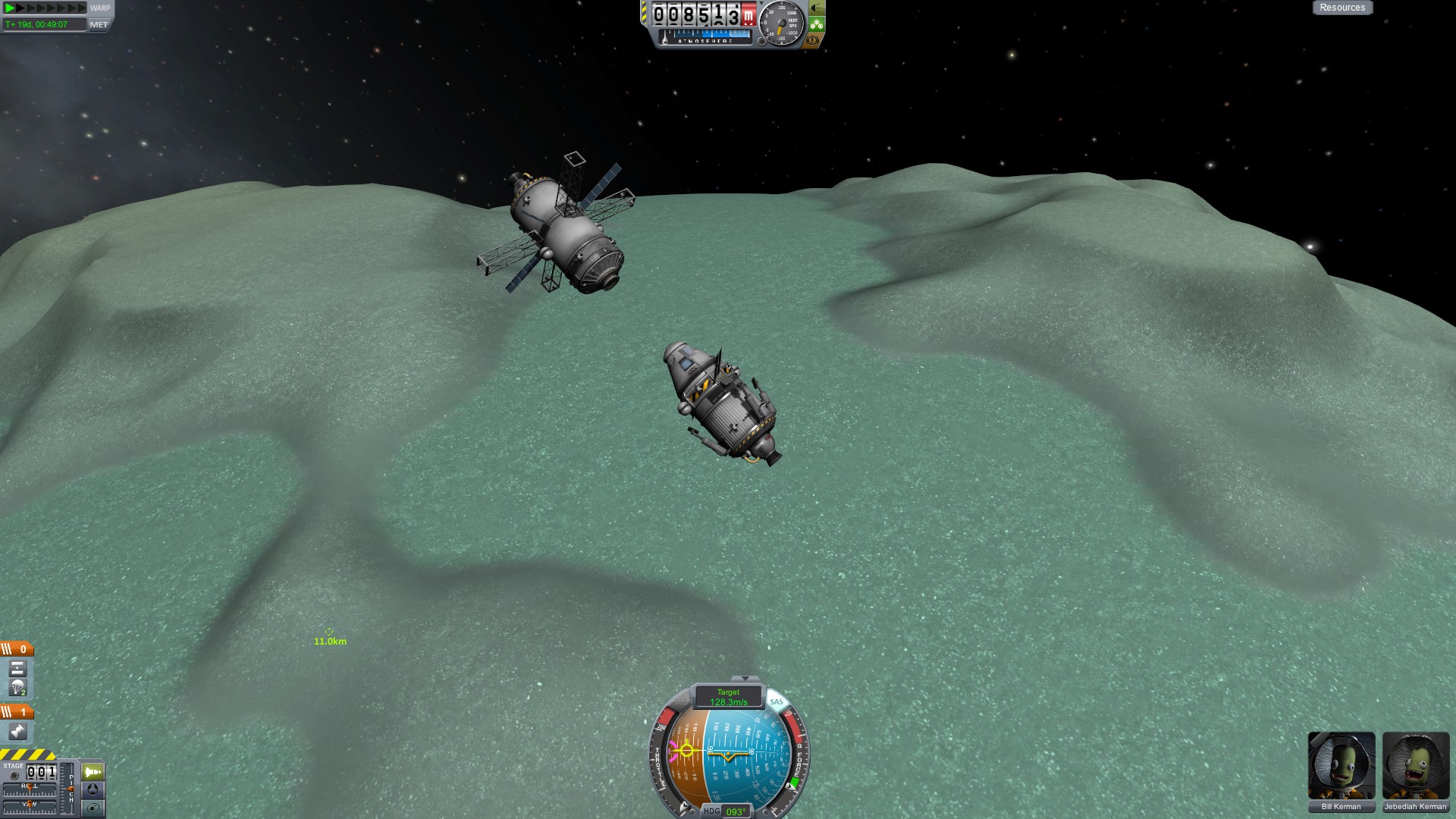Toggle the MET time display mode
The height and width of the screenshot is (819, 1456).
[99, 24]
